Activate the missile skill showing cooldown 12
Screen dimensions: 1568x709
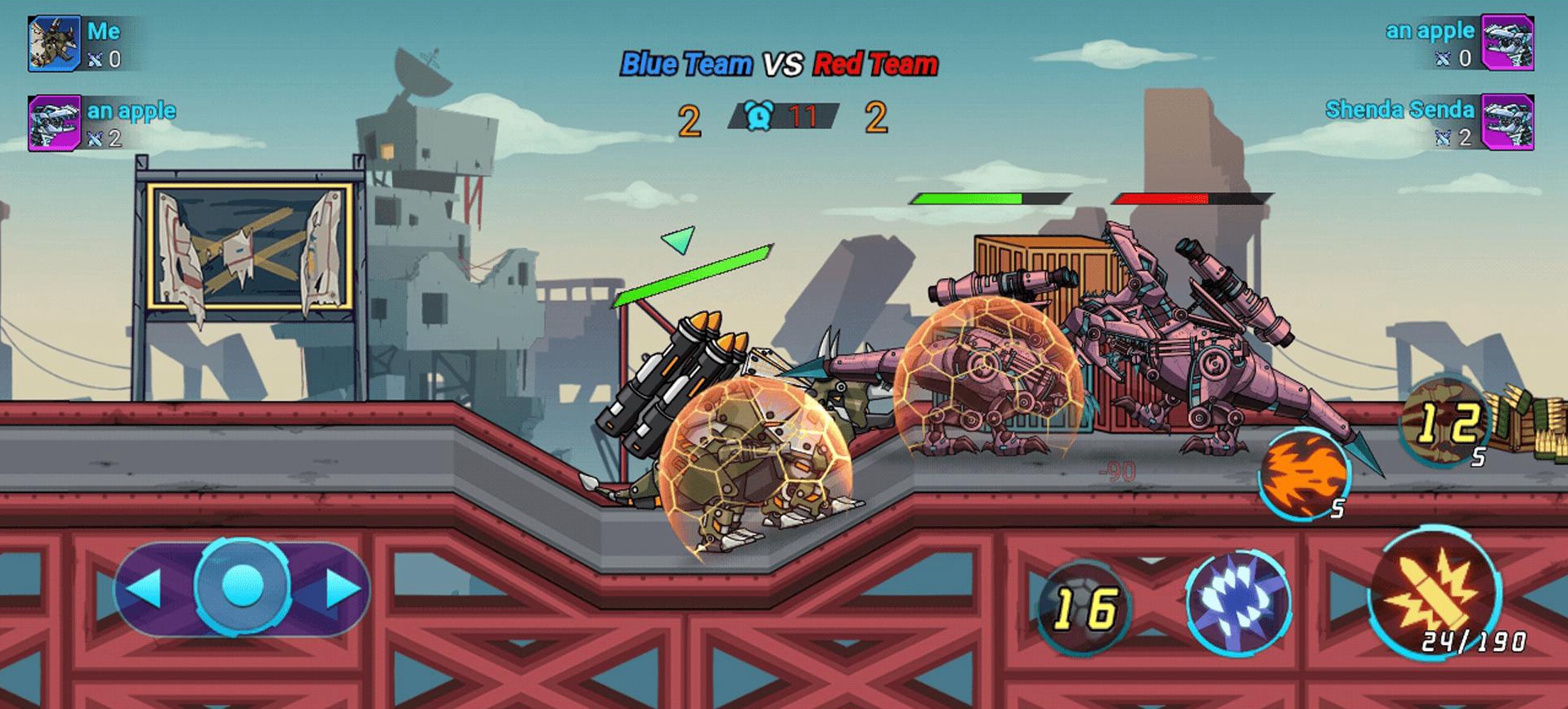coord(1444,422)
